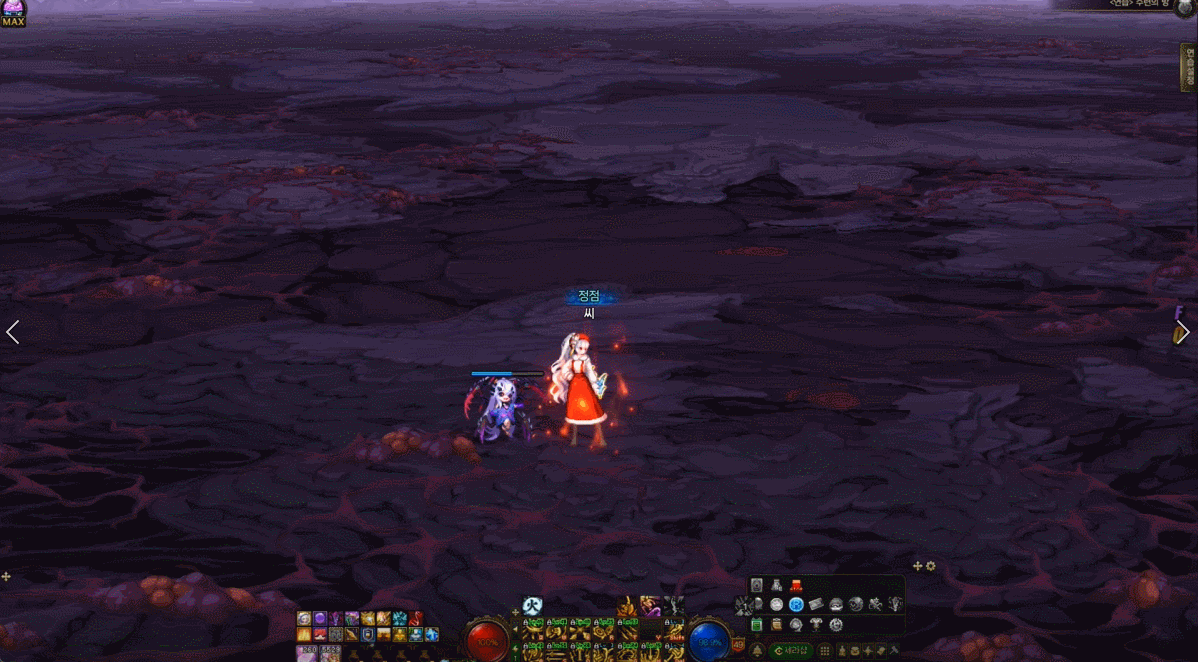Viewport: 1198px width, 662px height.
Task: Select the red serpent buff icon
Action: point(416,618)
